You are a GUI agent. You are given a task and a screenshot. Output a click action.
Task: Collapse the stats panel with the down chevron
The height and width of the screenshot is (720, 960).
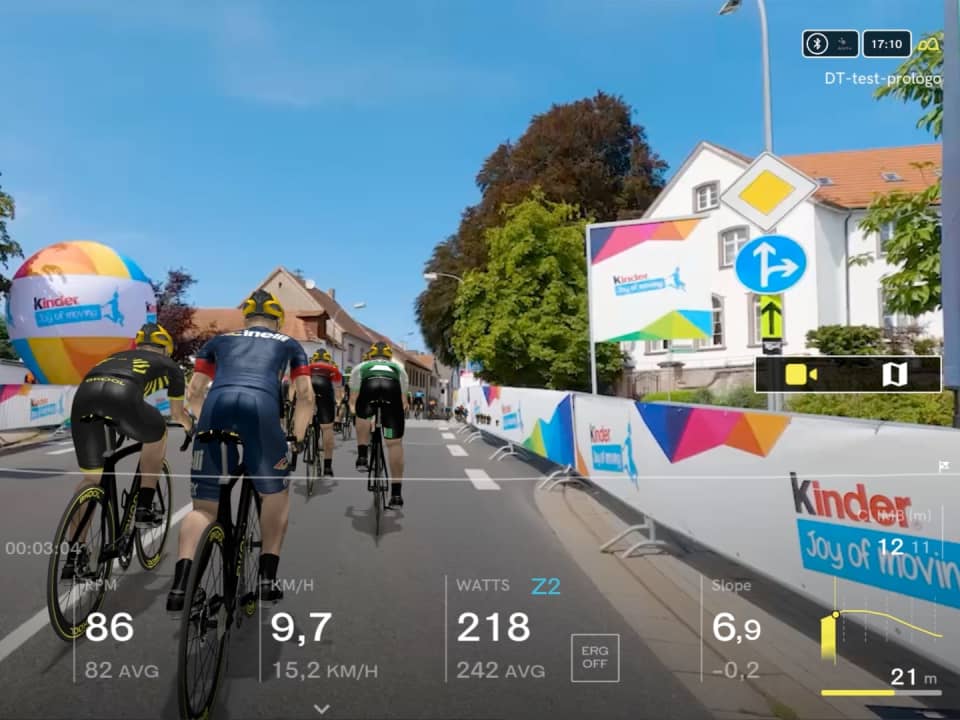pyautogui.click(x=321, y=708)
